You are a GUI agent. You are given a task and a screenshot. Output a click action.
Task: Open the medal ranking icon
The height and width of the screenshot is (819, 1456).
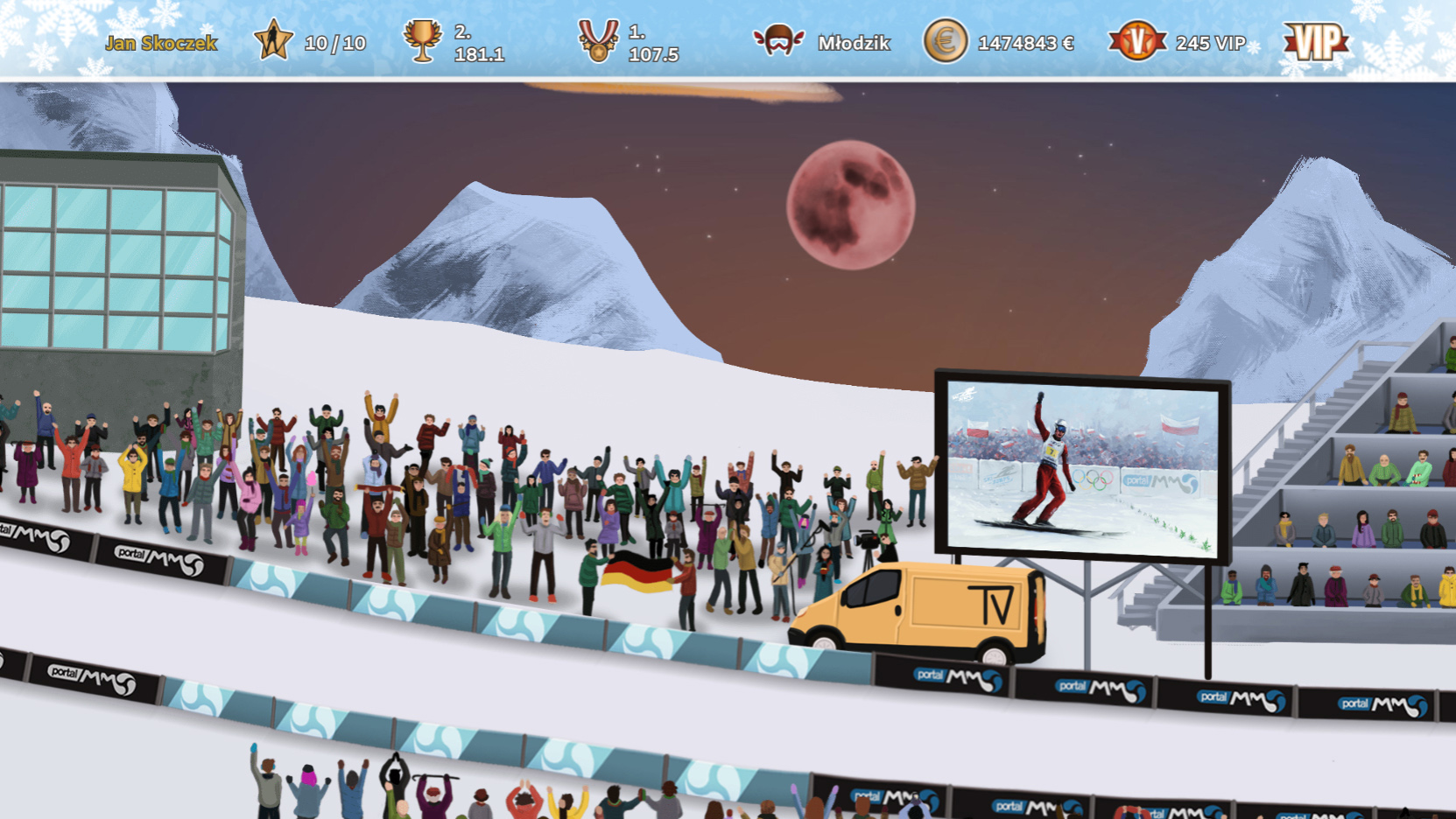598,41
